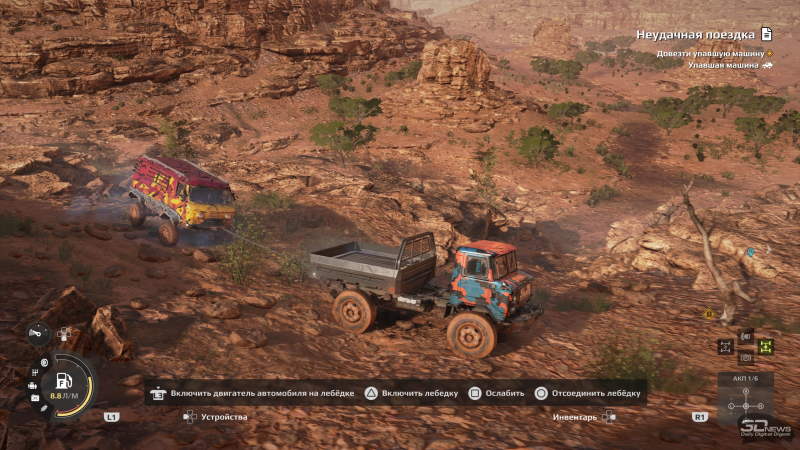
Task: Click the fuel pump gauge icon
Action: pyautogui.click(x=63, y=381)
